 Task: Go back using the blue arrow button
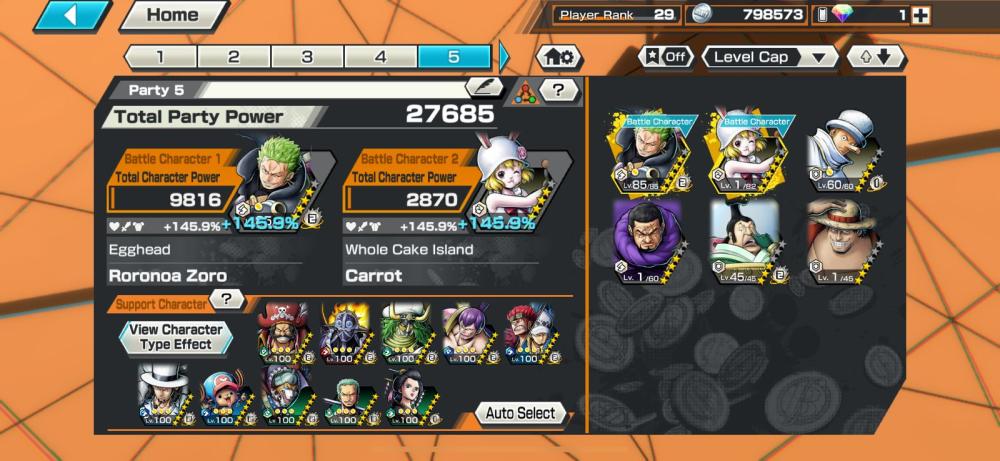pos(72,16)
